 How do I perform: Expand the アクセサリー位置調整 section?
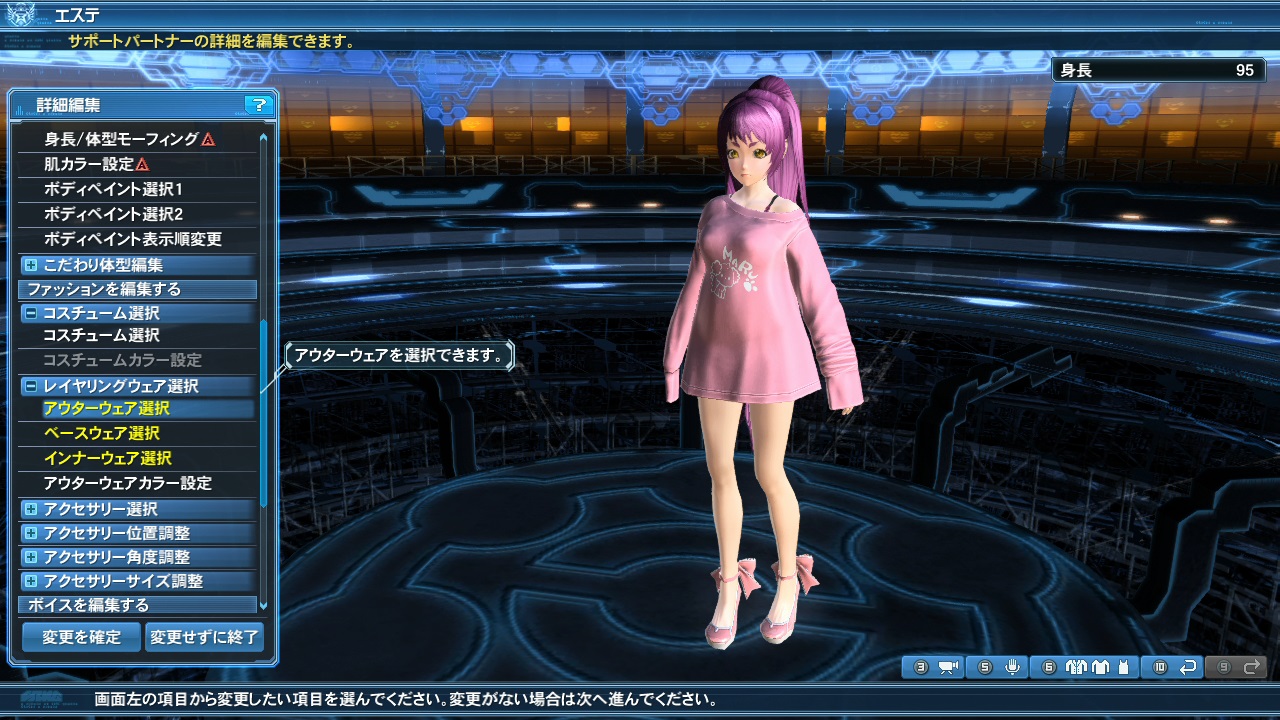click(x=31, y=533)
